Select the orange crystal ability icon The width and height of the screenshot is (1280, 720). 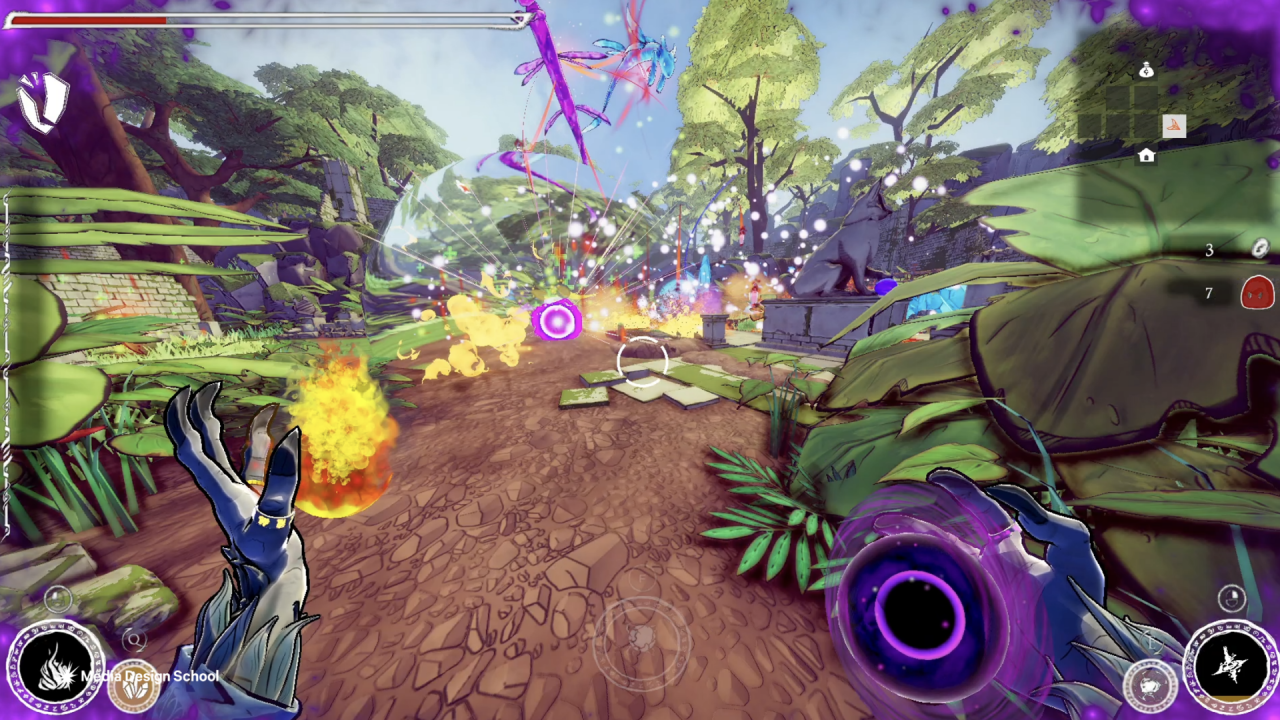click(x=133, y=684)
